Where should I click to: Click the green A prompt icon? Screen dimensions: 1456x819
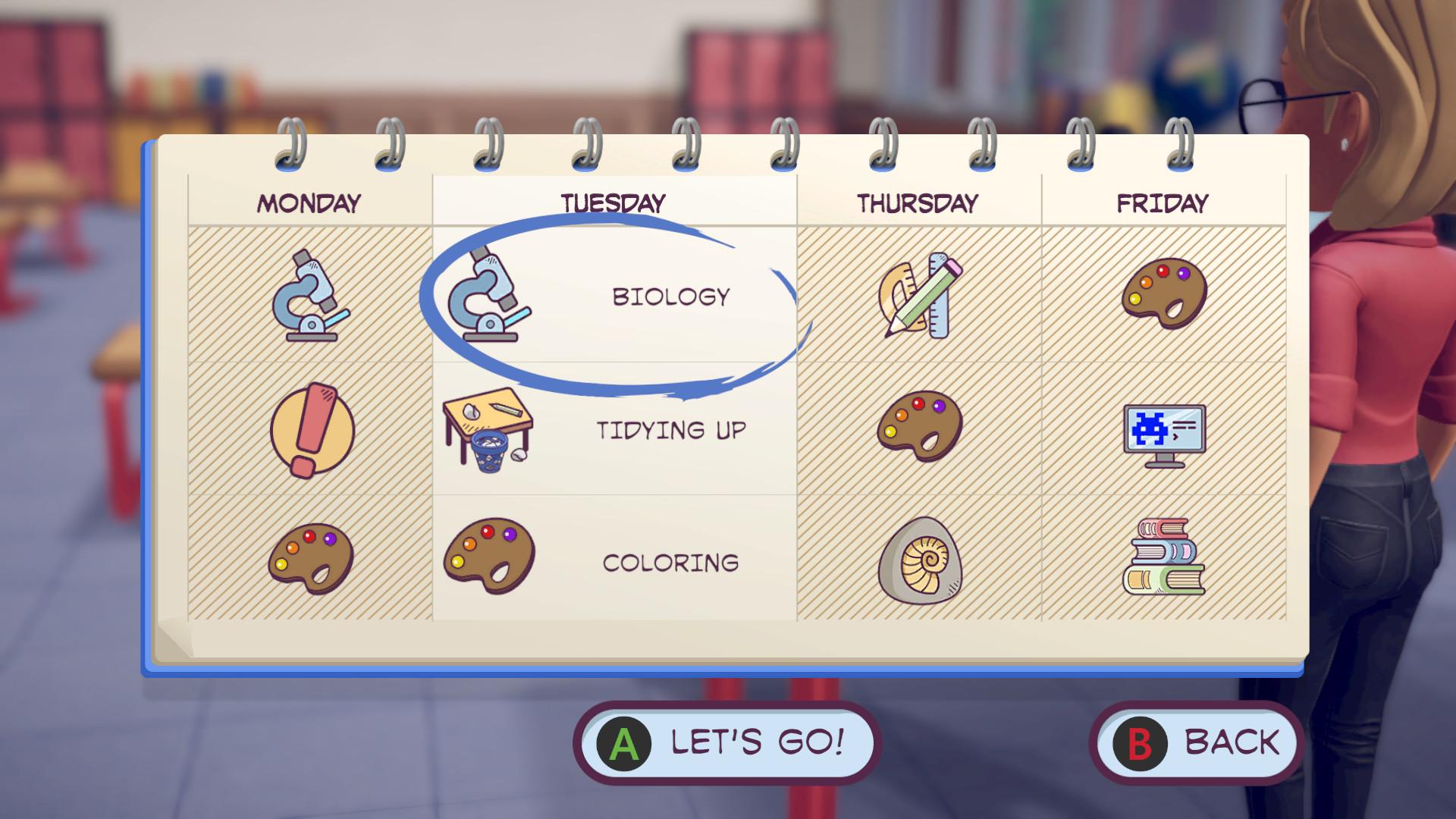623,742
